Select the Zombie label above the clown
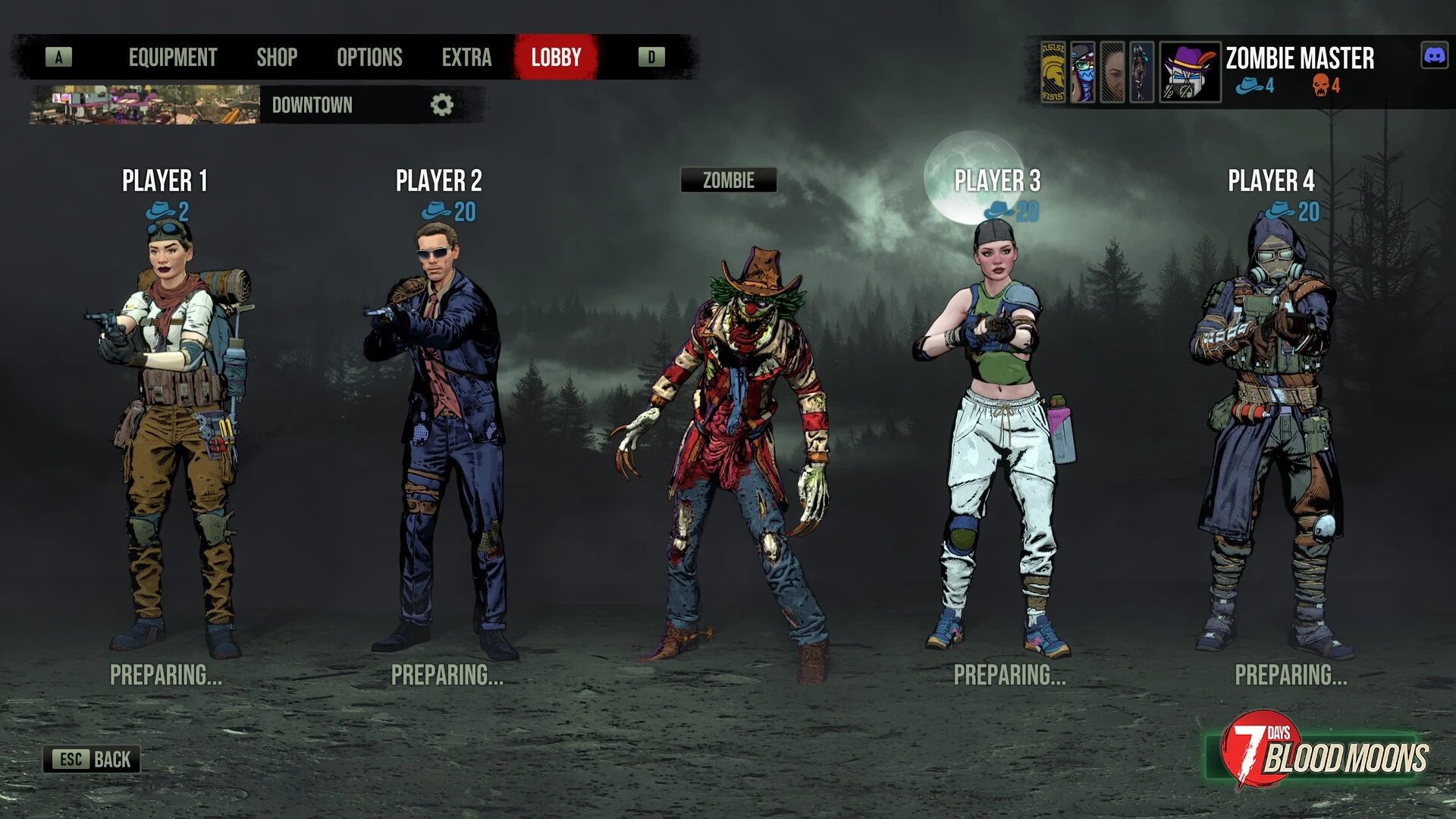1456x819 pixels. tap(728, 180)
